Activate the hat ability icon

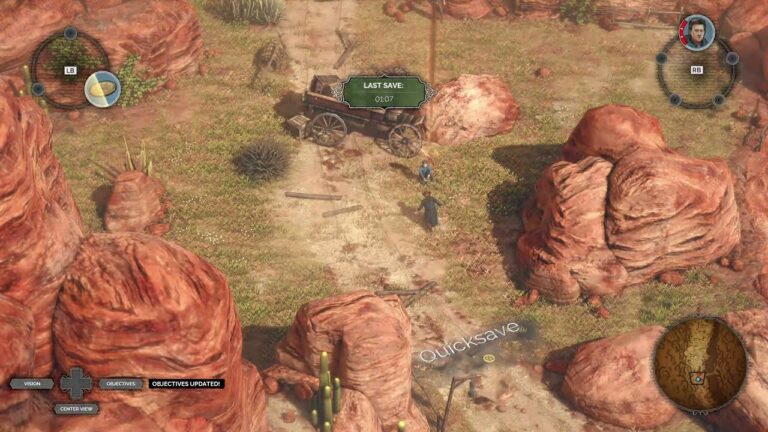[x=102, y=89]
